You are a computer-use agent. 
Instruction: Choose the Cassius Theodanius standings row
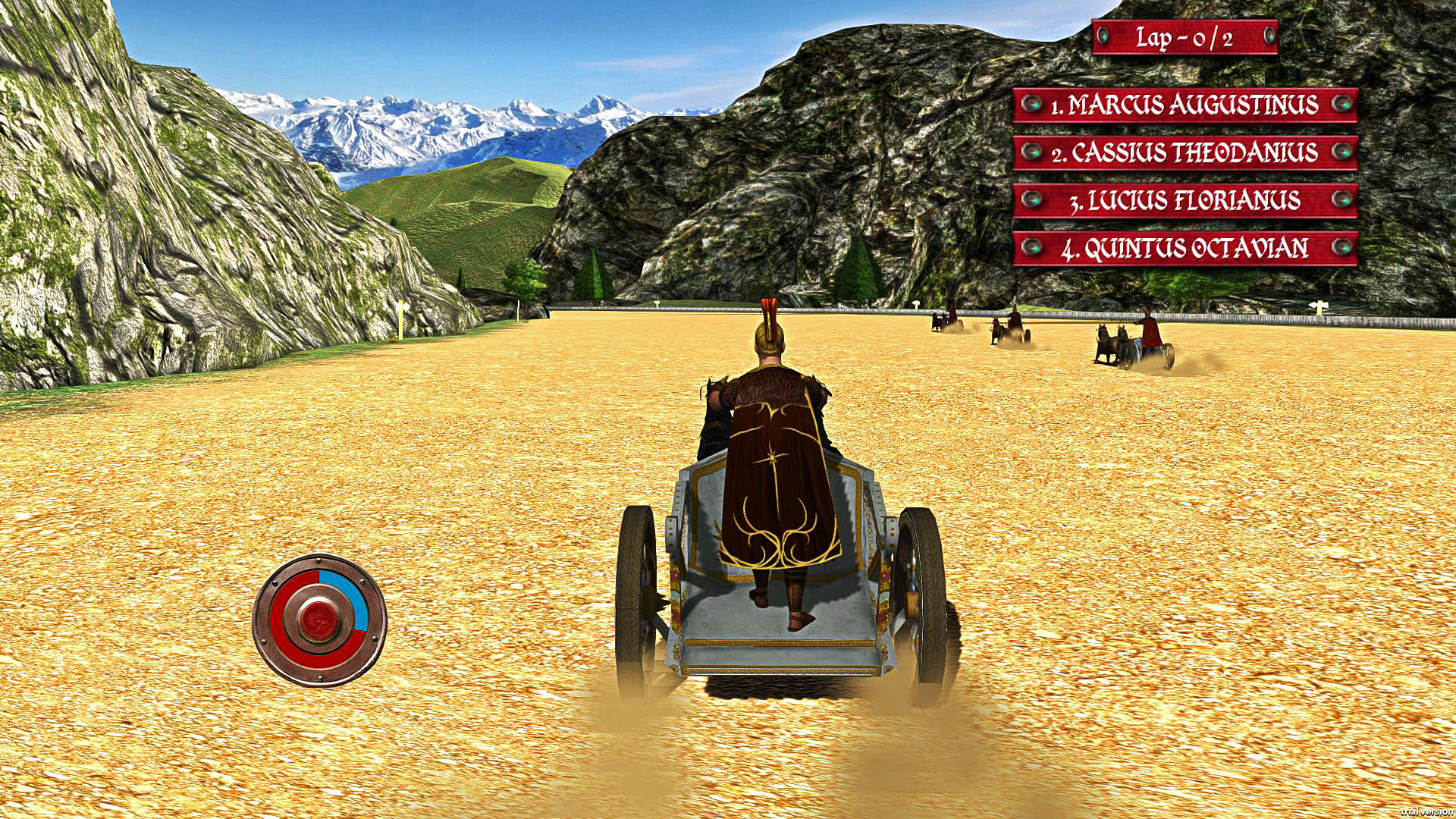1185,152
